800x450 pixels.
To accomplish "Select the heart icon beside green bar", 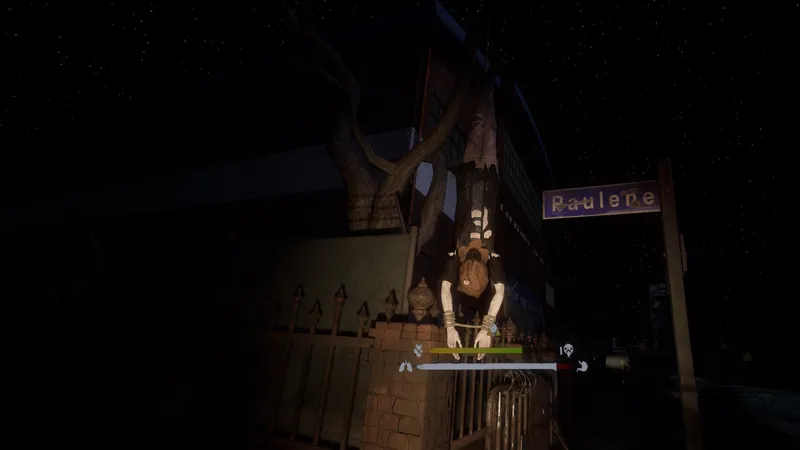I will coord(418,351).
